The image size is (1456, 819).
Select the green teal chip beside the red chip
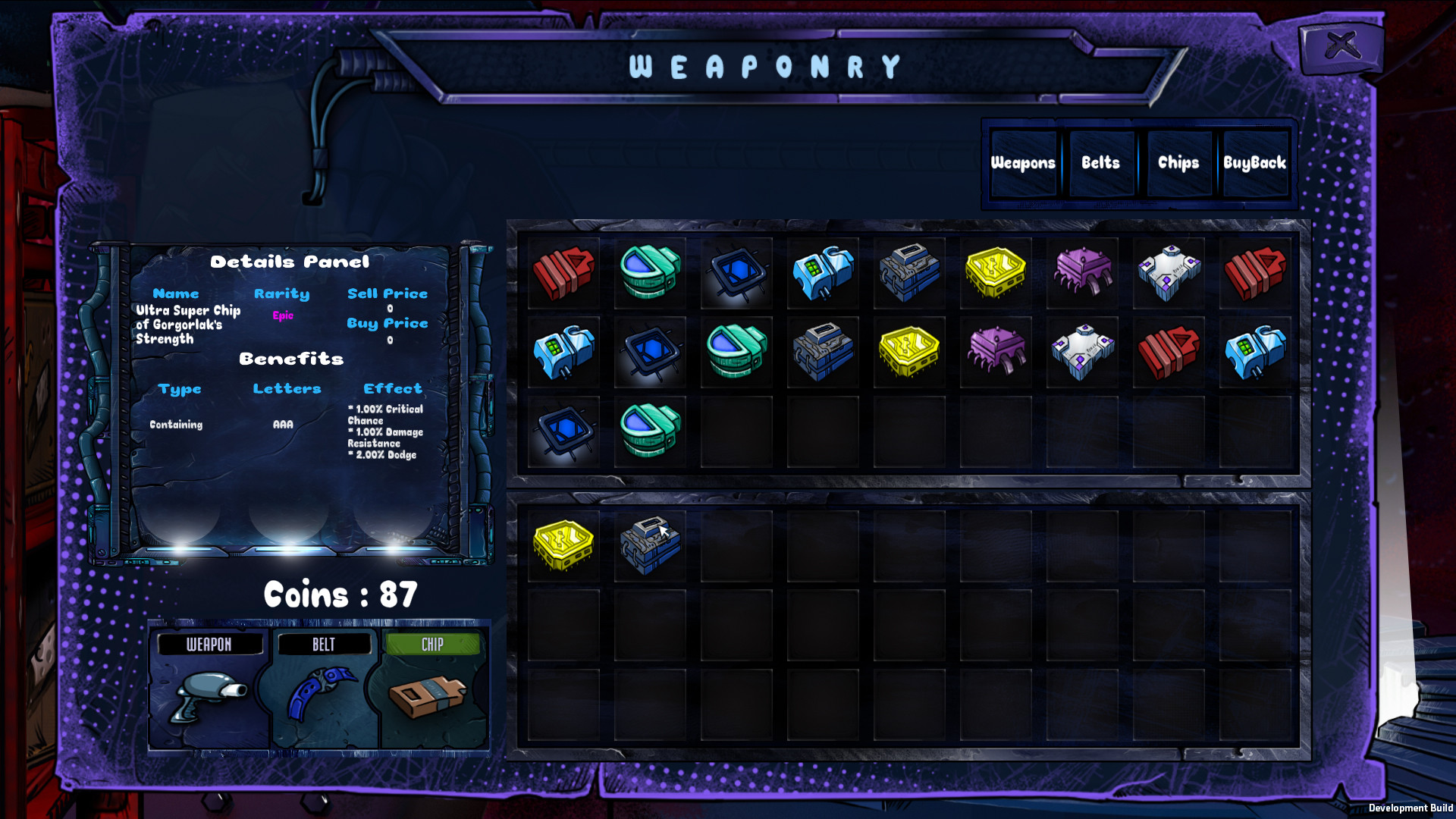[x=650, y=273]
